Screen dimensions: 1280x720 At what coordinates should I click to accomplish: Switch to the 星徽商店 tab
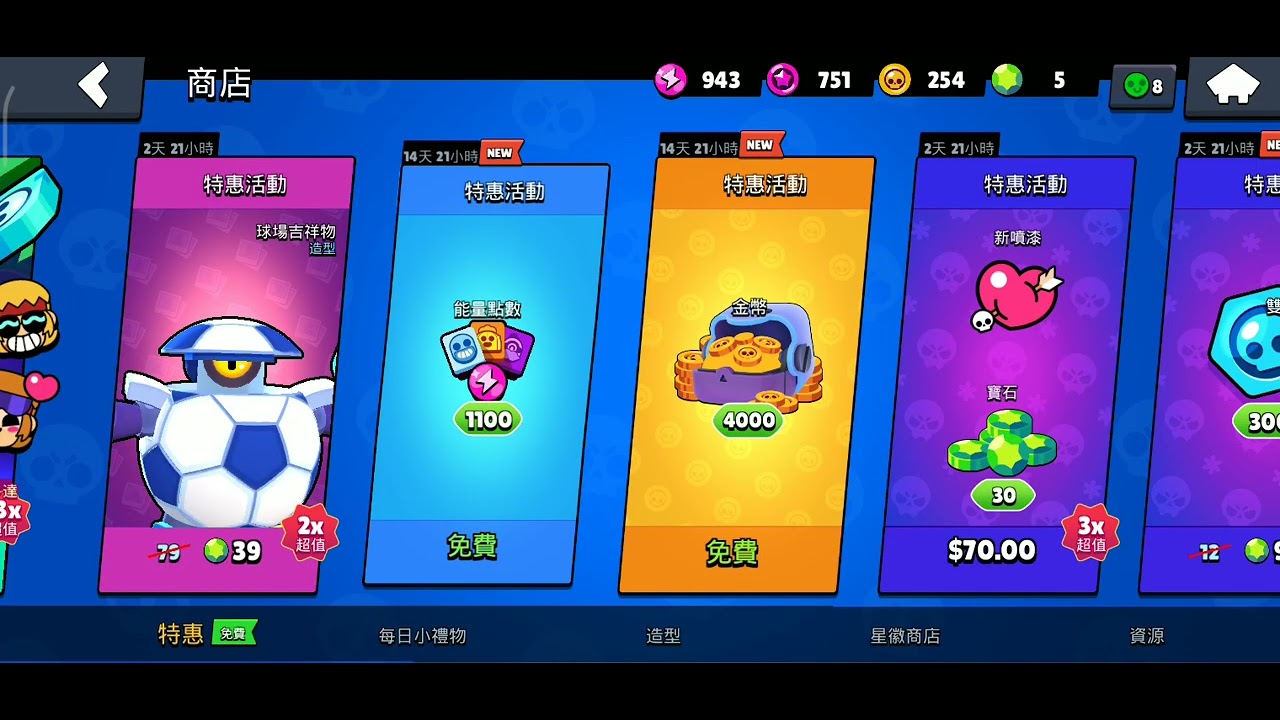pos(905,636)
